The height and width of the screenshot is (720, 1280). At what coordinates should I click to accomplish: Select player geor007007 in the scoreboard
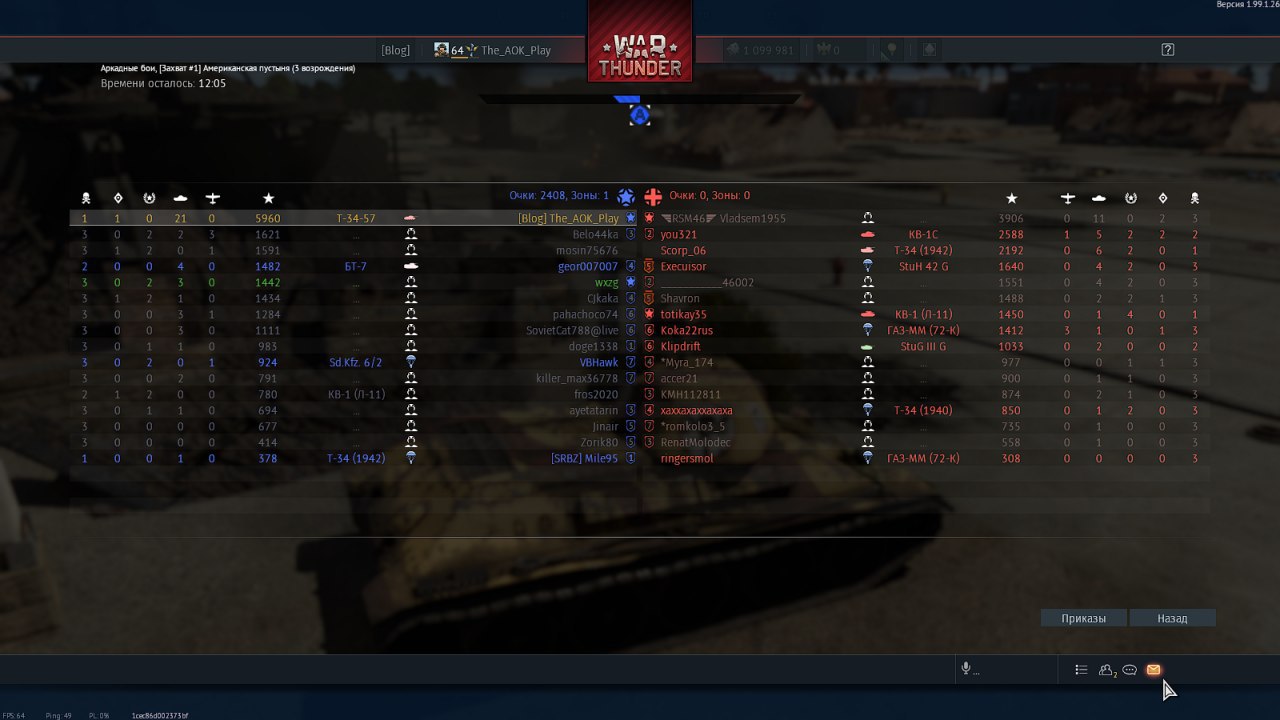(x=588, y=266)
